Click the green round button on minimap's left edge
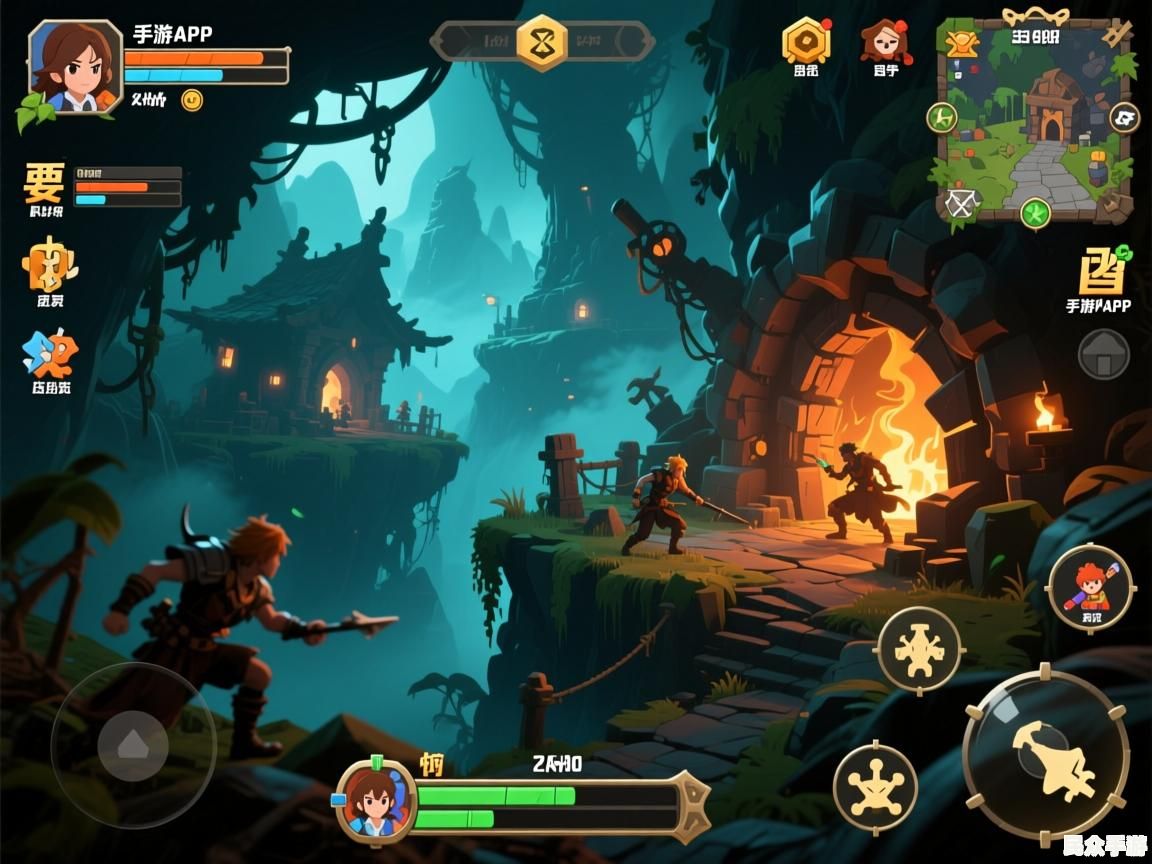 pyautogui.click(x=941, y=118)
